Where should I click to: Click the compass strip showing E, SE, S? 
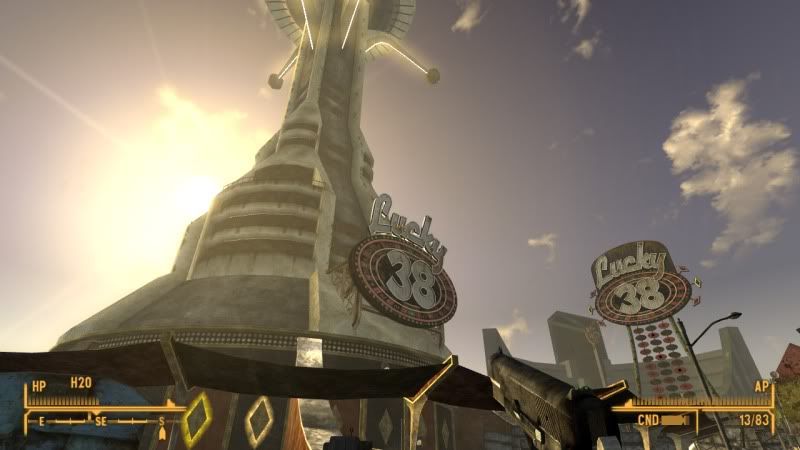pos(100,421)
